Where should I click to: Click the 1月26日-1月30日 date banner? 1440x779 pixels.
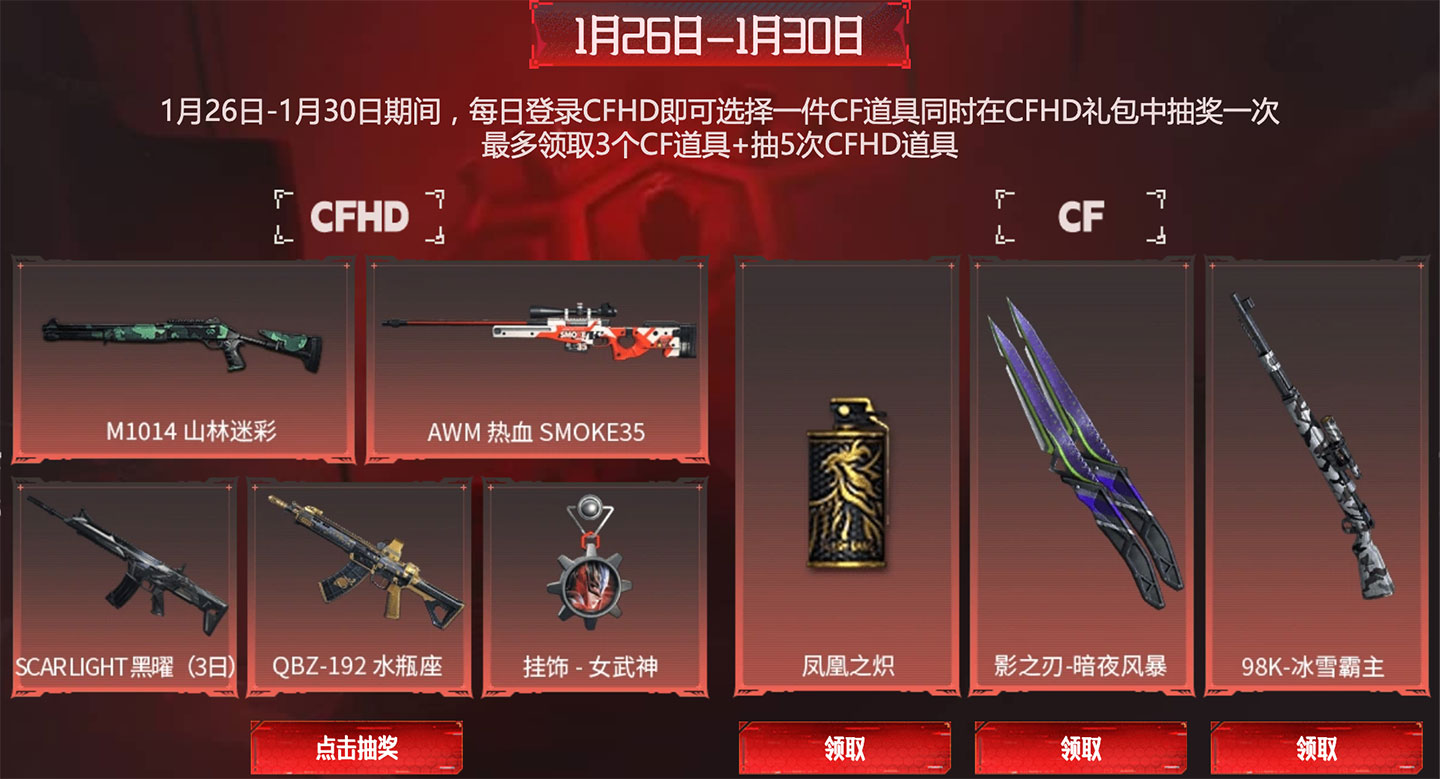(718, 32)
